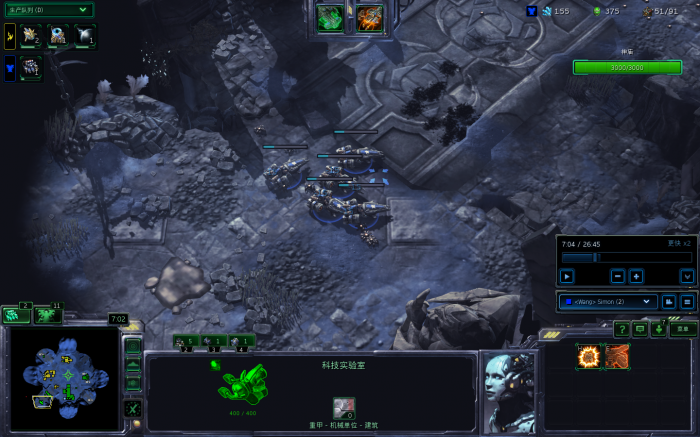700x437 pixels.
Task: Decrease replay speed with the minus button
Action: (x=617, y=276)
